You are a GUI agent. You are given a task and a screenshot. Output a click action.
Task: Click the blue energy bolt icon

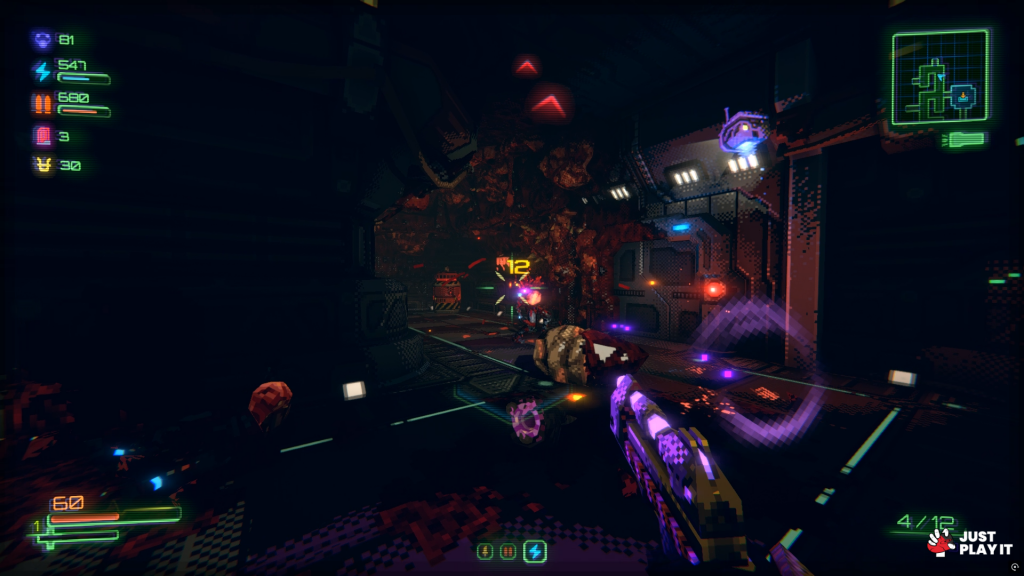[x=42, y=71]
